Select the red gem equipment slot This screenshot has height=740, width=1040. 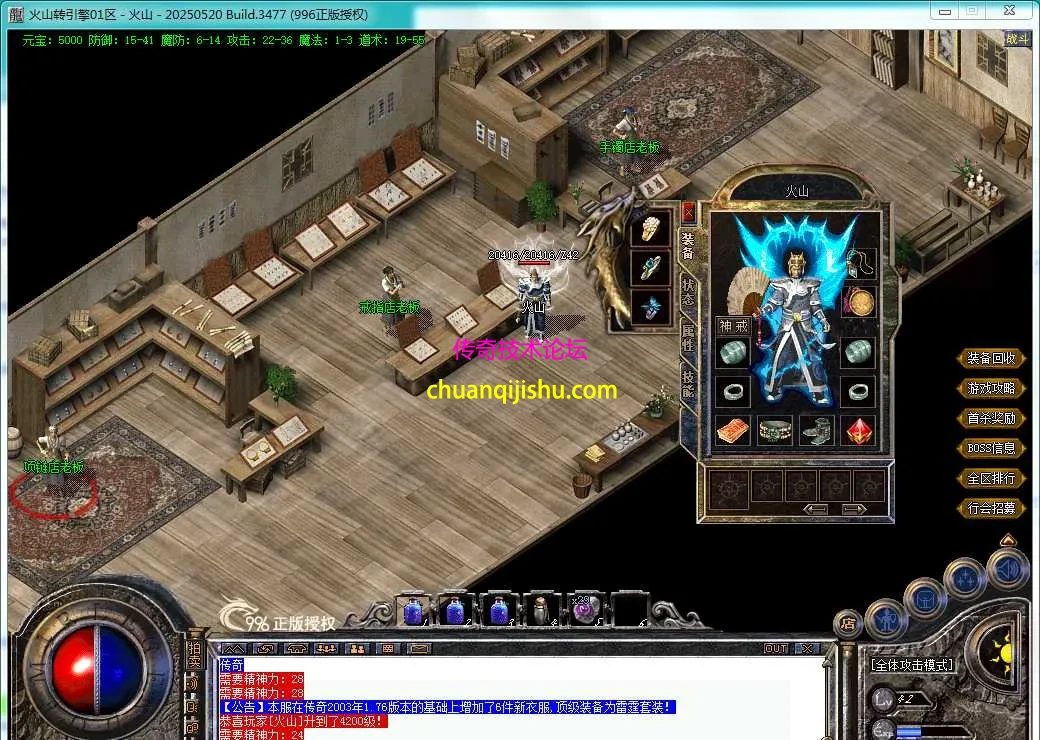(858, 430)
